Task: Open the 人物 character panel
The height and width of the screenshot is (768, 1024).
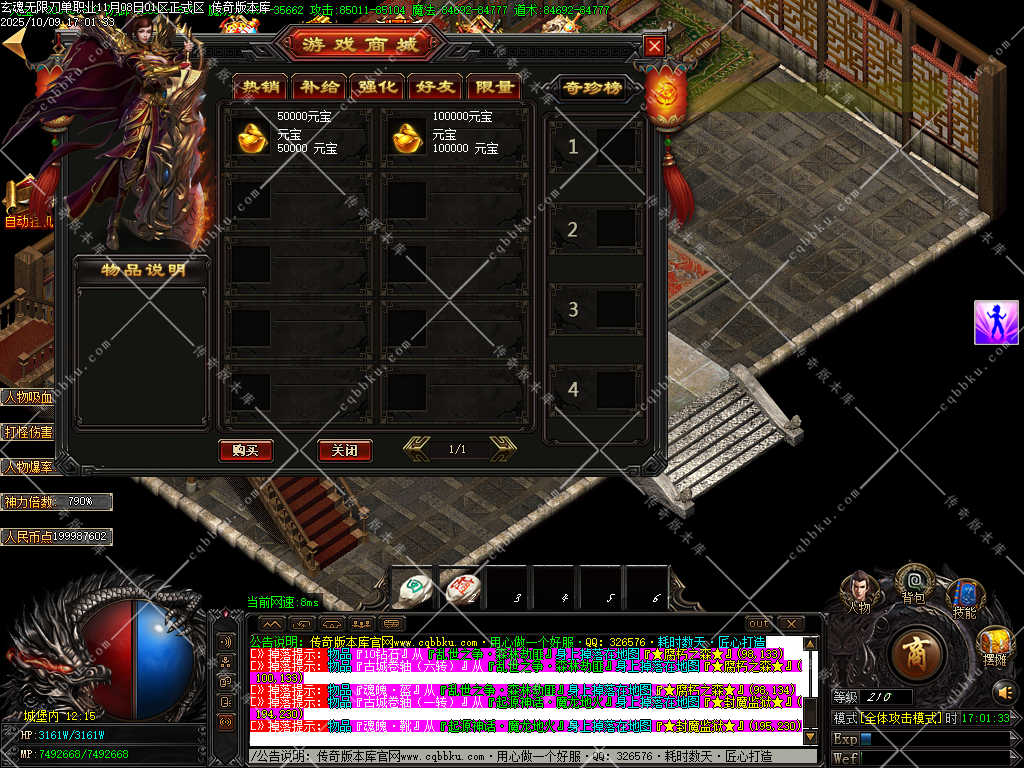Action: (x=859, y=590)
